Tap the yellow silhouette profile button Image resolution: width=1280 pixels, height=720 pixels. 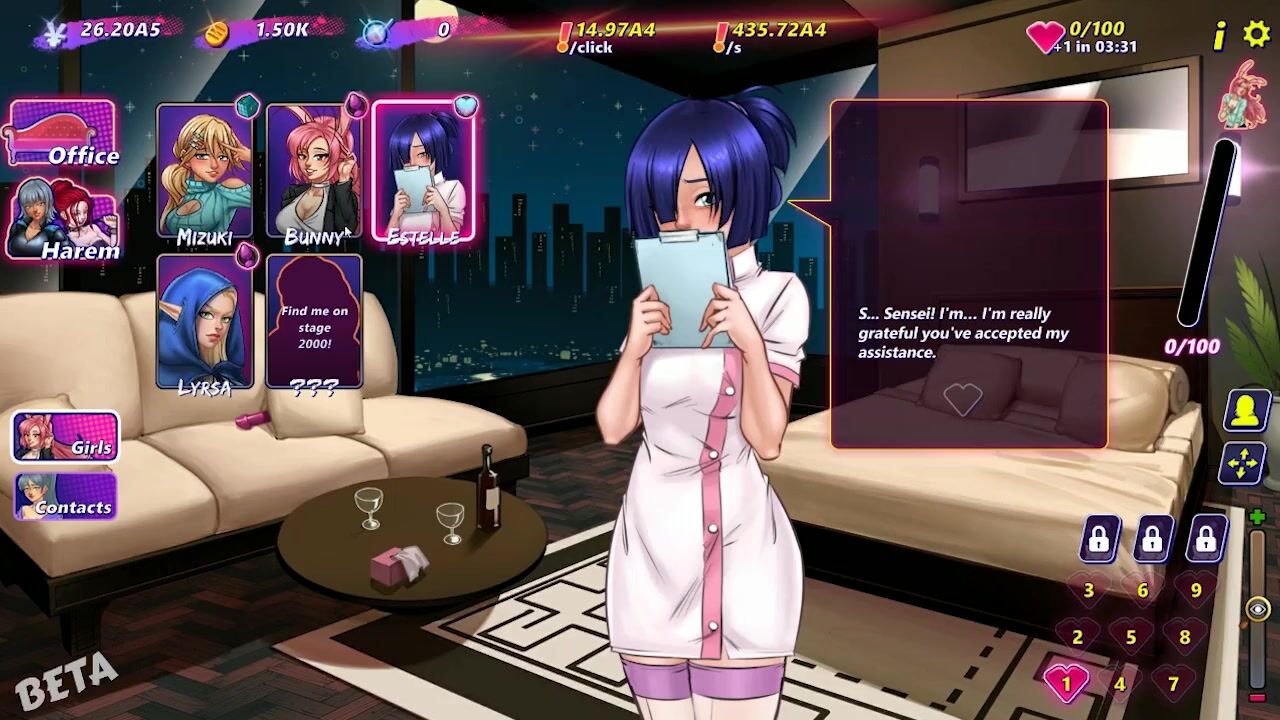pyautogui.click(x=1245, y=411)
